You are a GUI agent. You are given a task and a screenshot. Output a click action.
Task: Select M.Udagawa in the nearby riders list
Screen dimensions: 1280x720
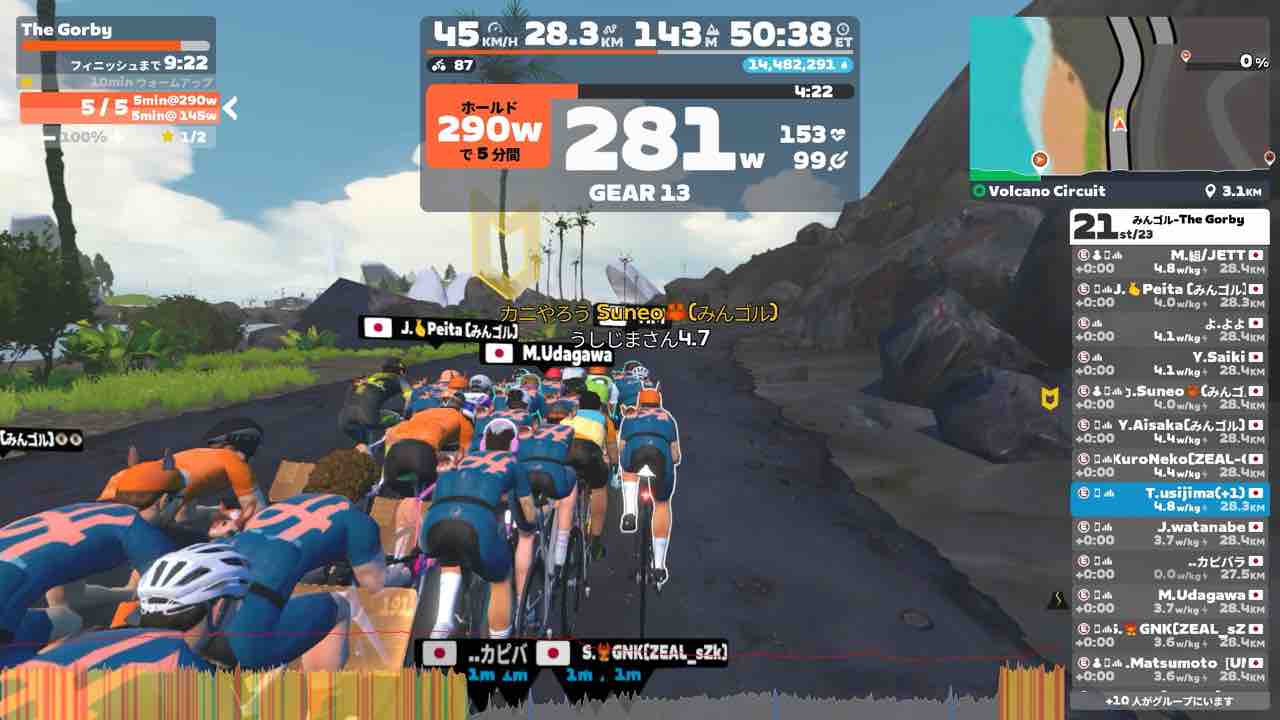[1169, 601]
